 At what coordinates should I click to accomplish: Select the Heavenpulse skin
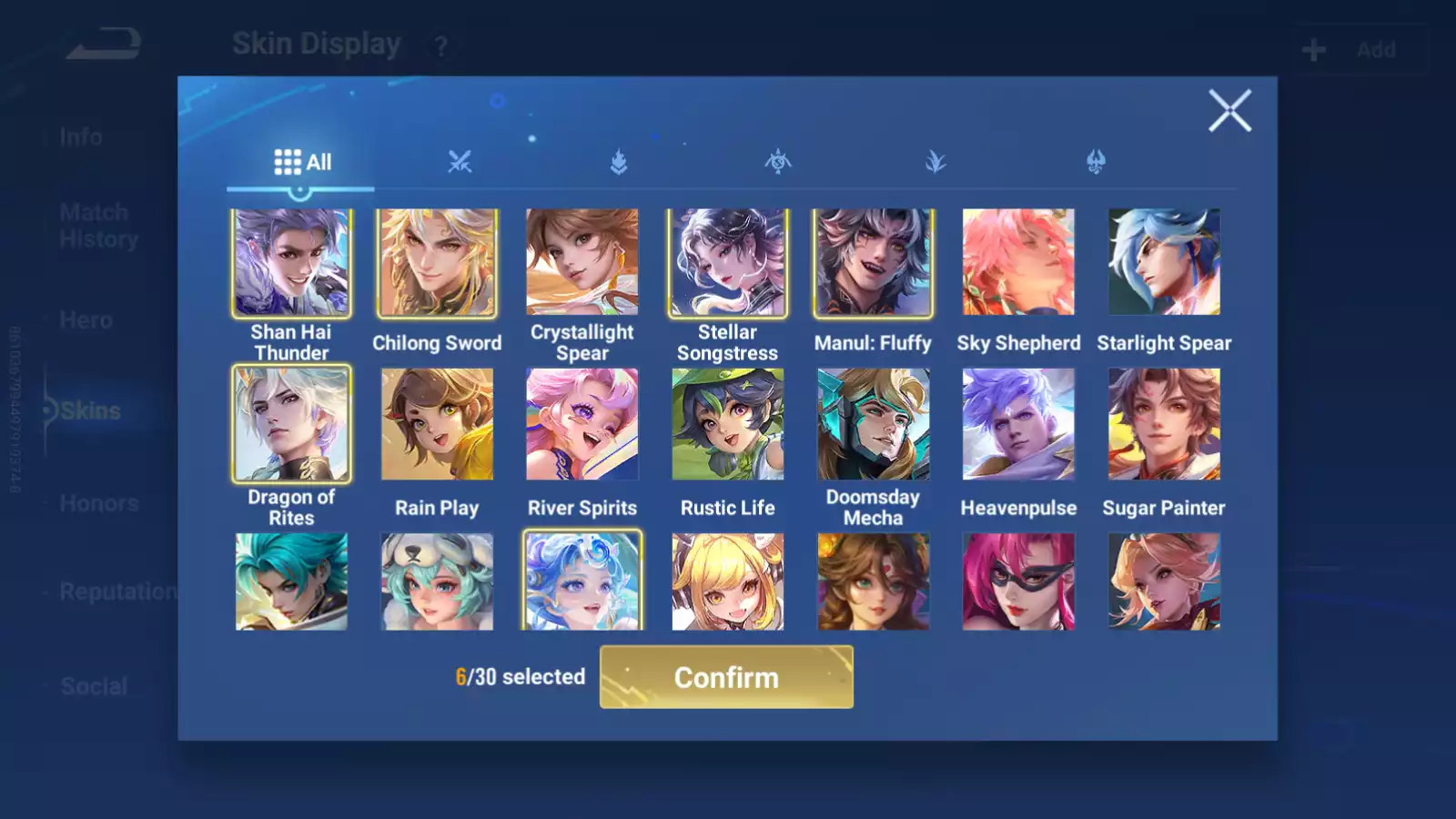pyautogui.click(x=1018, y=424)
